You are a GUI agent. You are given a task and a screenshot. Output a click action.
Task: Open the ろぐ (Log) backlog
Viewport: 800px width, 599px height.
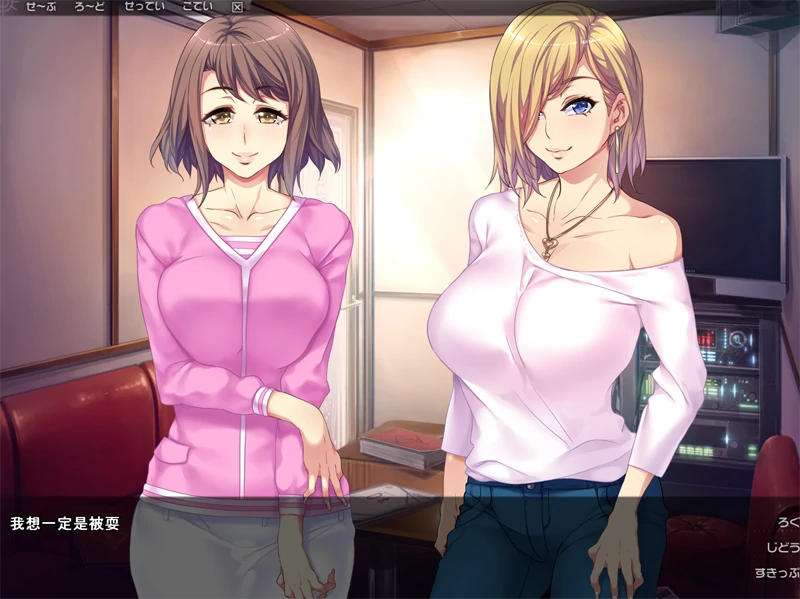coord(787,523)
